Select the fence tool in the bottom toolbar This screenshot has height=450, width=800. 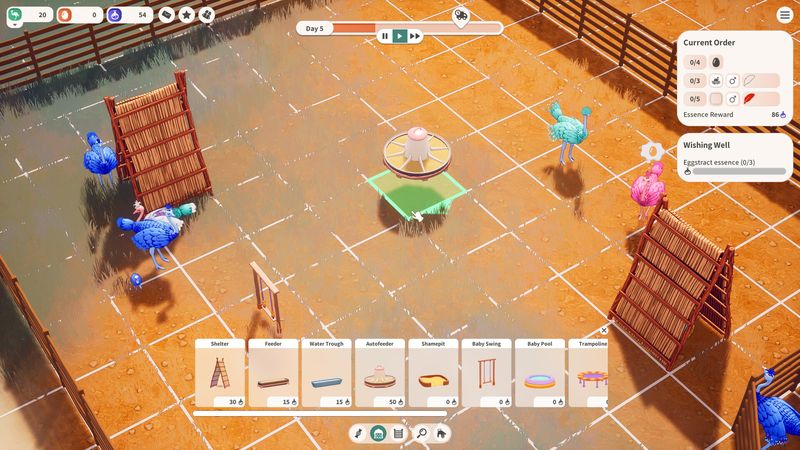pos(398,434)
